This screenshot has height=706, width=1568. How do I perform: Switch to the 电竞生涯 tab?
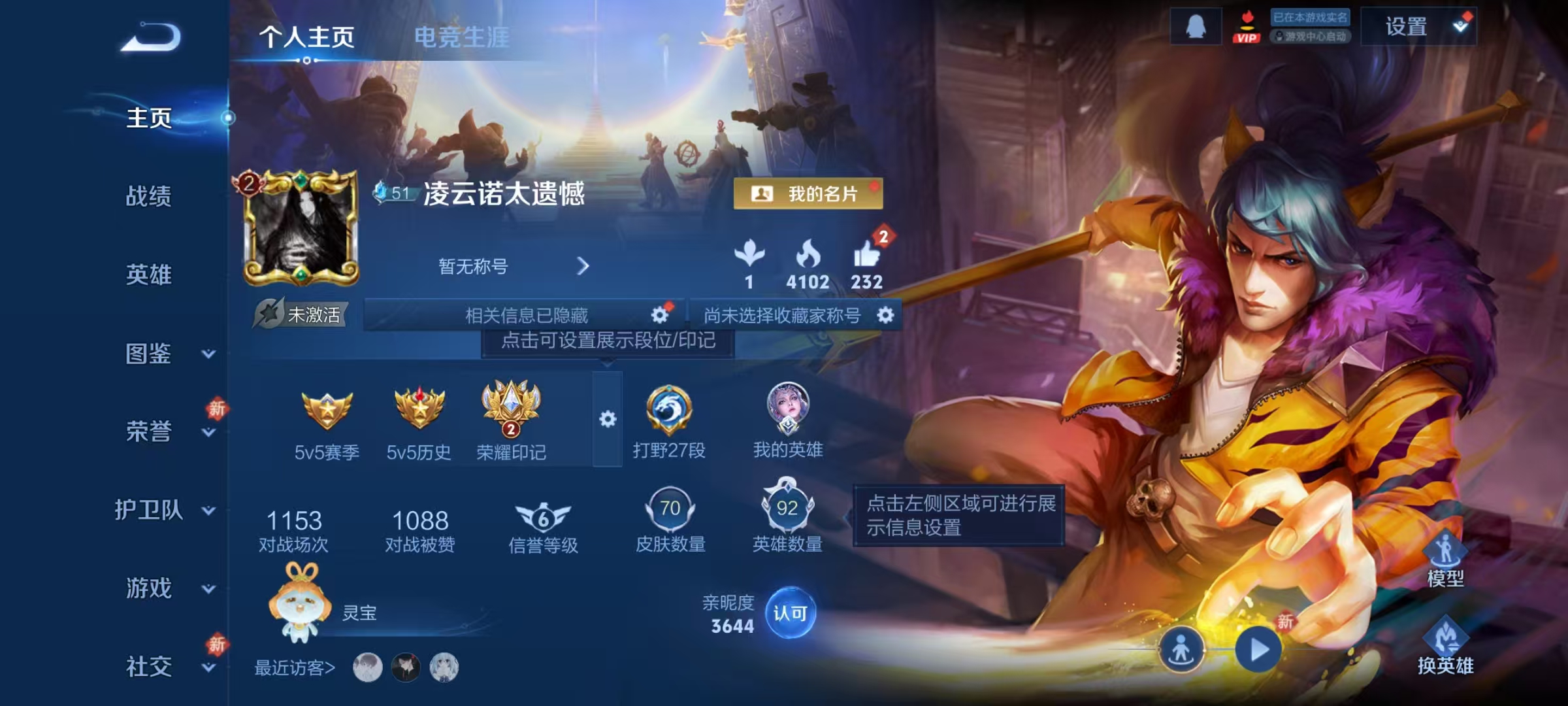(461, 37)
